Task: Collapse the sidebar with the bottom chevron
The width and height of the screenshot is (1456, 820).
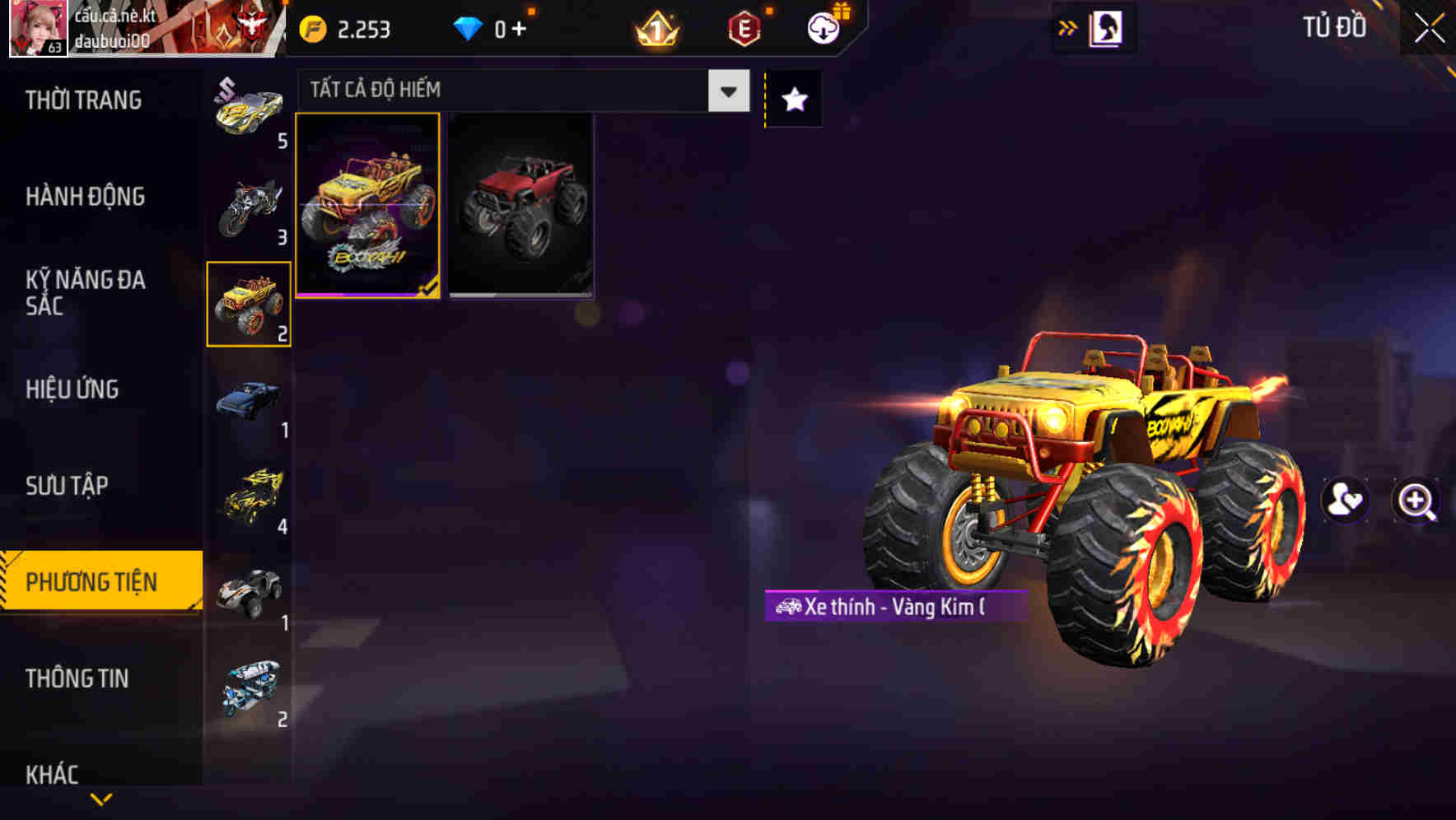Action: pyautogui.click(x=101, y=797)
